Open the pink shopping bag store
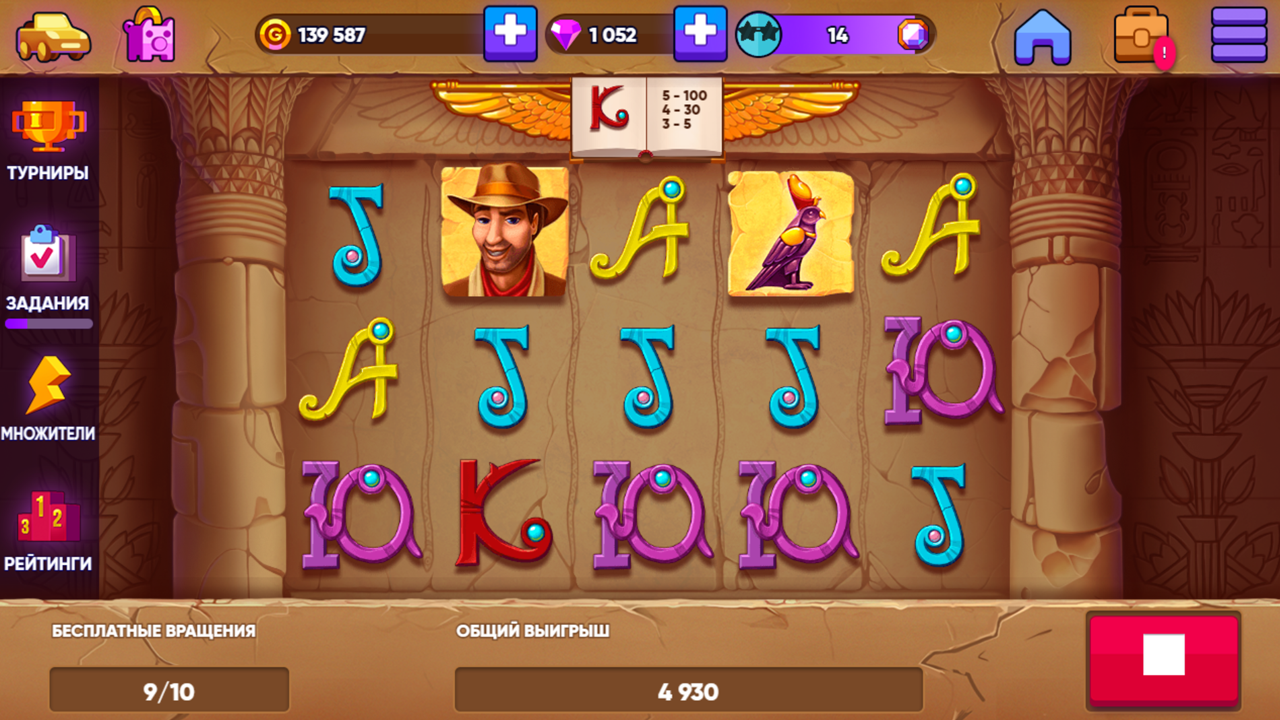Viewport: 1280px width, 720px height. coord(148,35)
